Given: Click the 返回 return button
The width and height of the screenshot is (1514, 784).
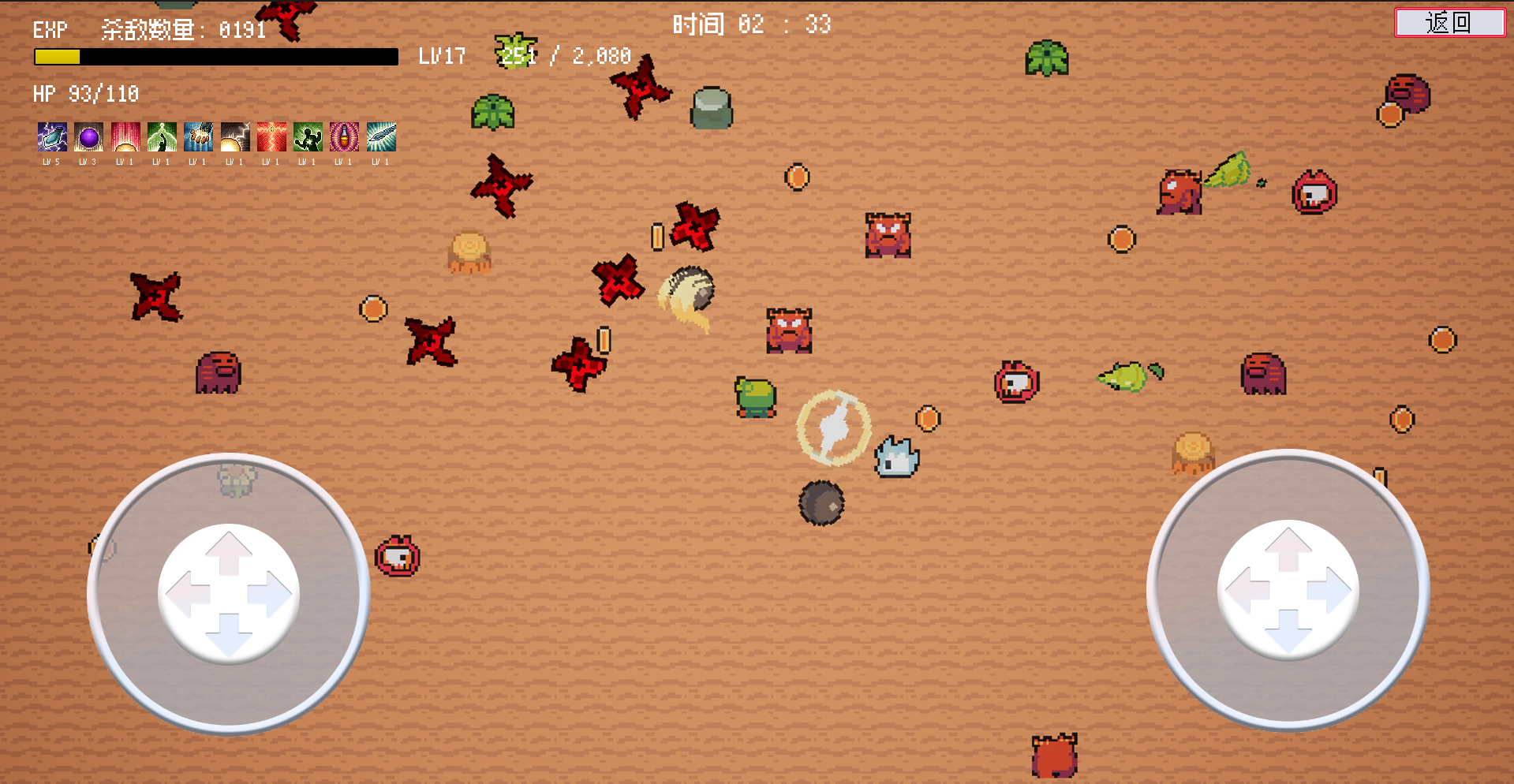Looking at the screenshot, I should (1449, 22).
